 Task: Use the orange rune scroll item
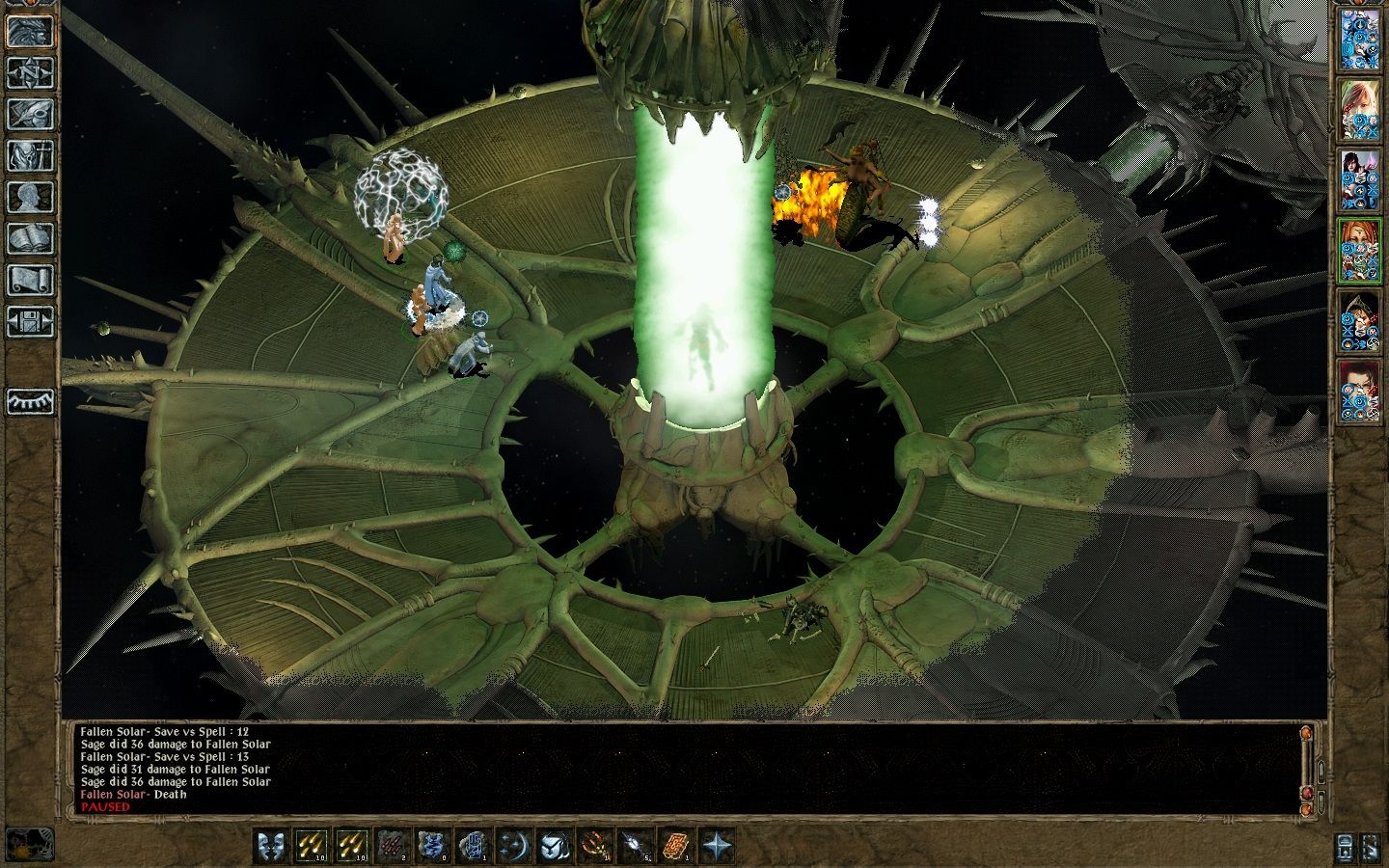point(675,846)
